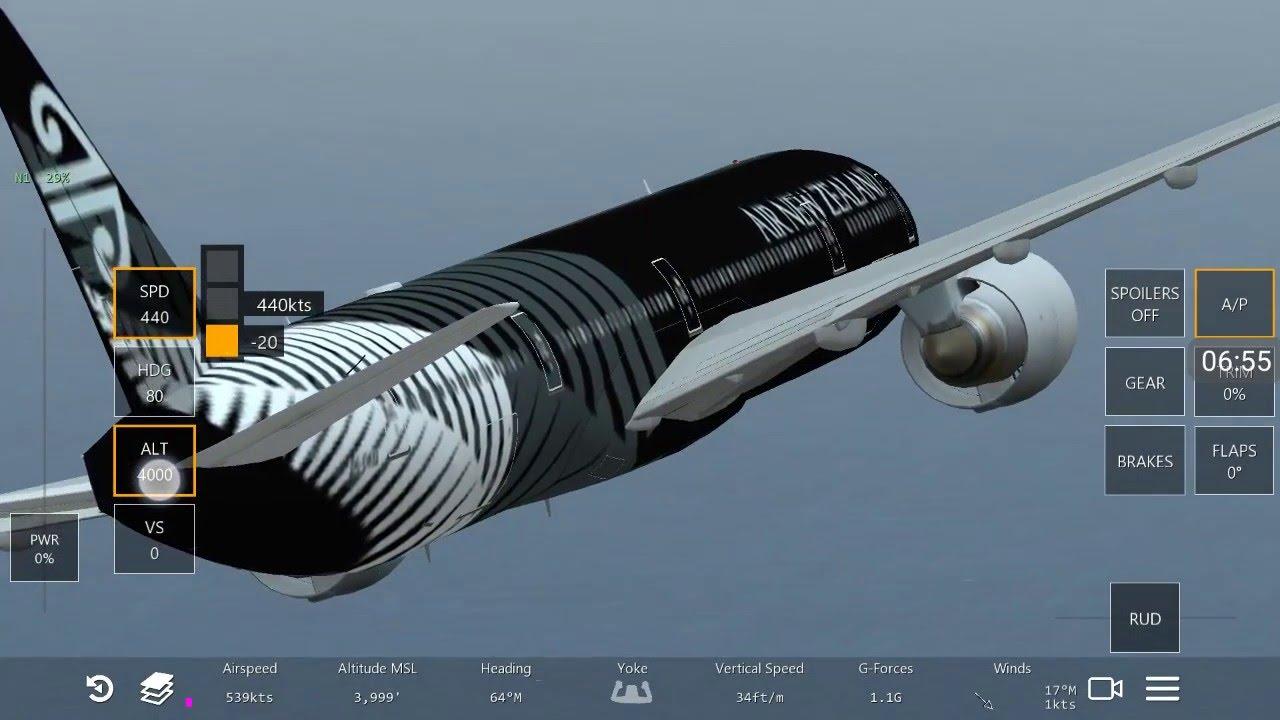This screenshot has width=1280, height=720.
Task: Toggle the SPD autopilot speed button
Action: click(x=154, y=303)
